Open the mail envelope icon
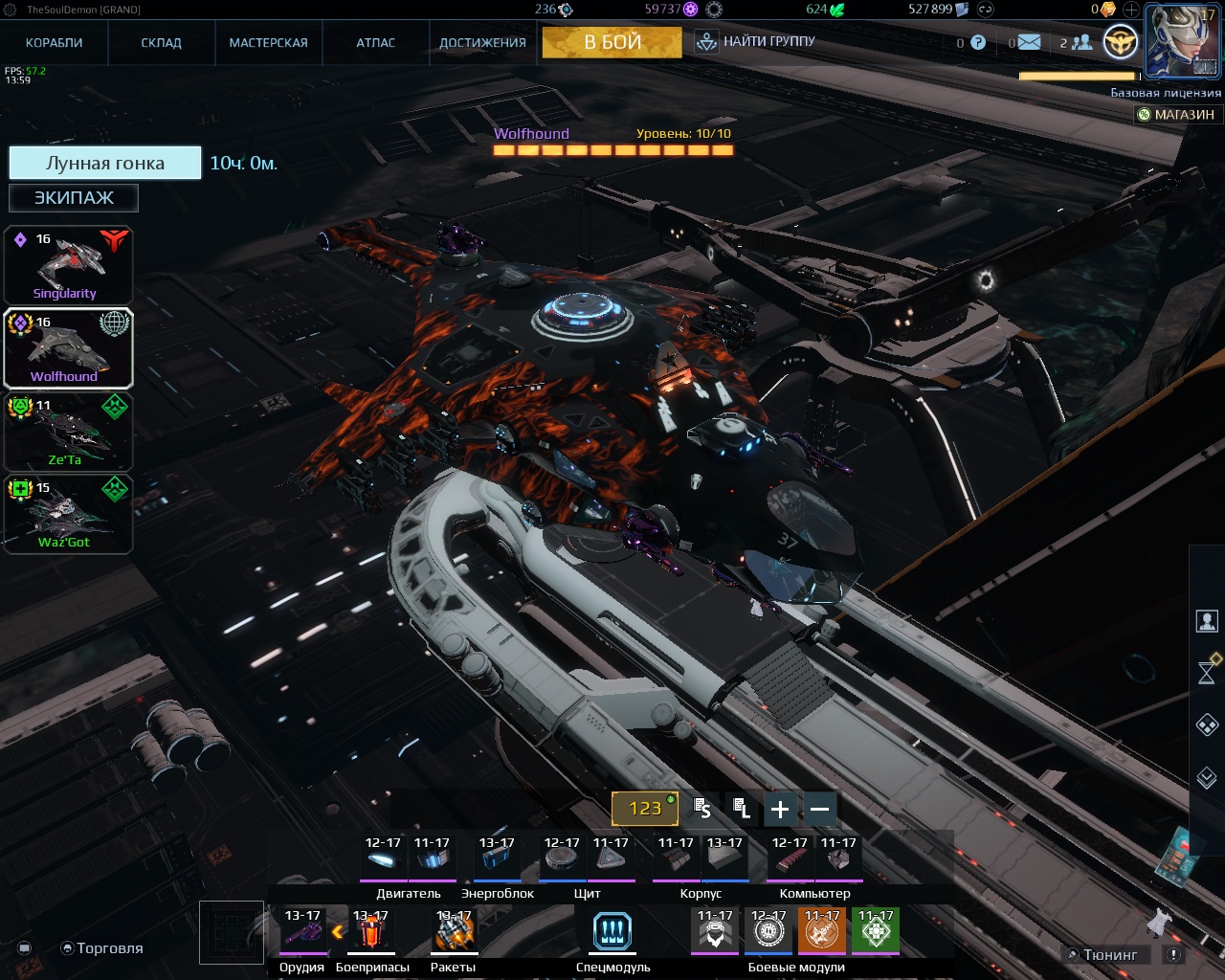Screen dimensions: 1225x980 tap(1029, 42)
